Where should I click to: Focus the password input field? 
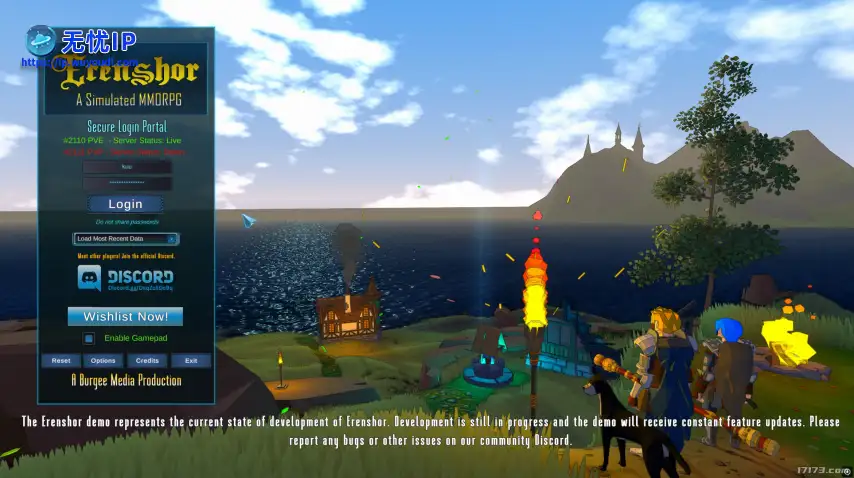(126, 183)
